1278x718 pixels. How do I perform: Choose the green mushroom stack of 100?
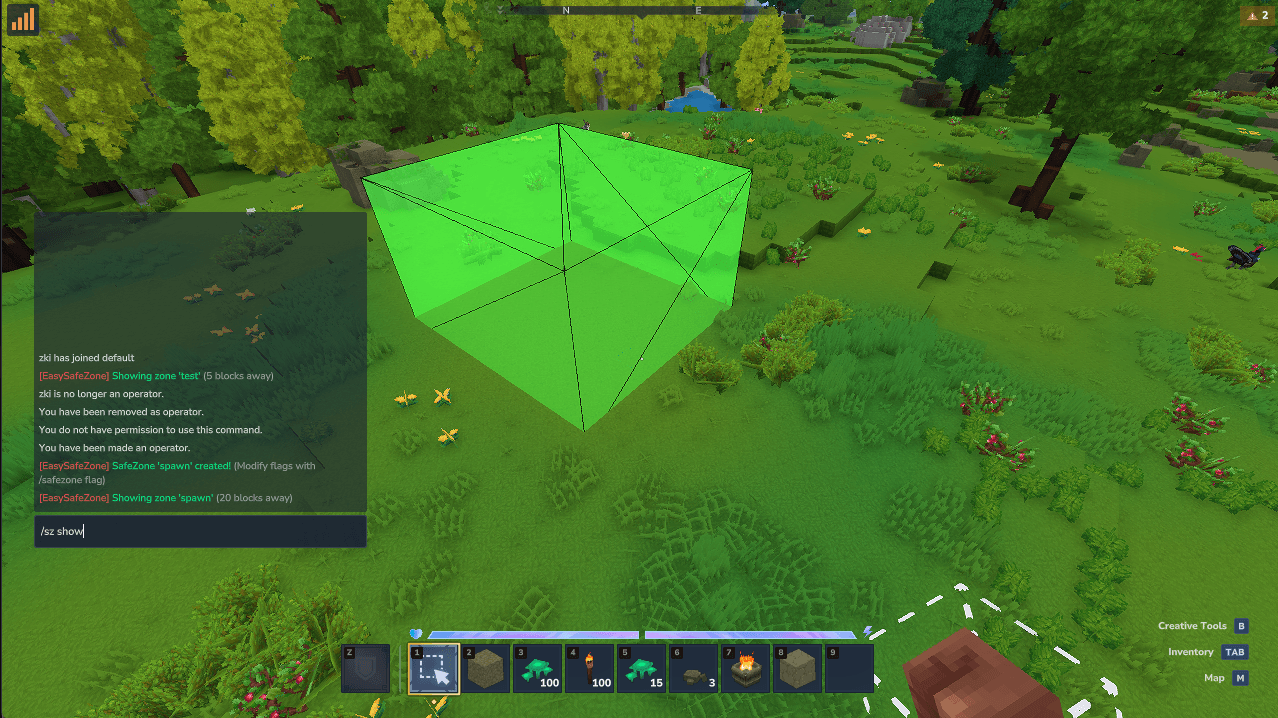(x=538, y=668)
